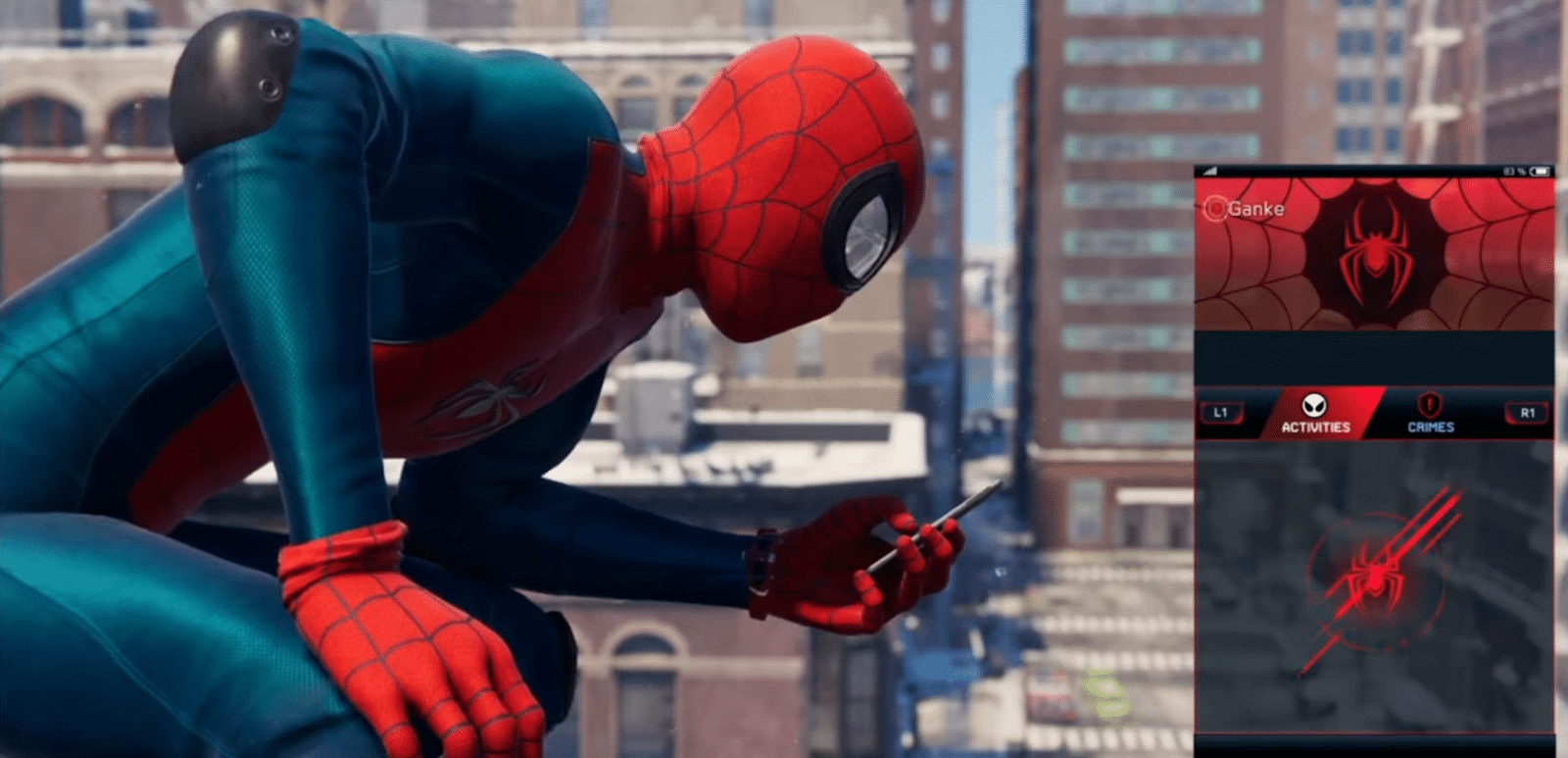Select the Ganke contact name
The width and height of the screenshot is (1568, 758).
[x=1256, y=209]
